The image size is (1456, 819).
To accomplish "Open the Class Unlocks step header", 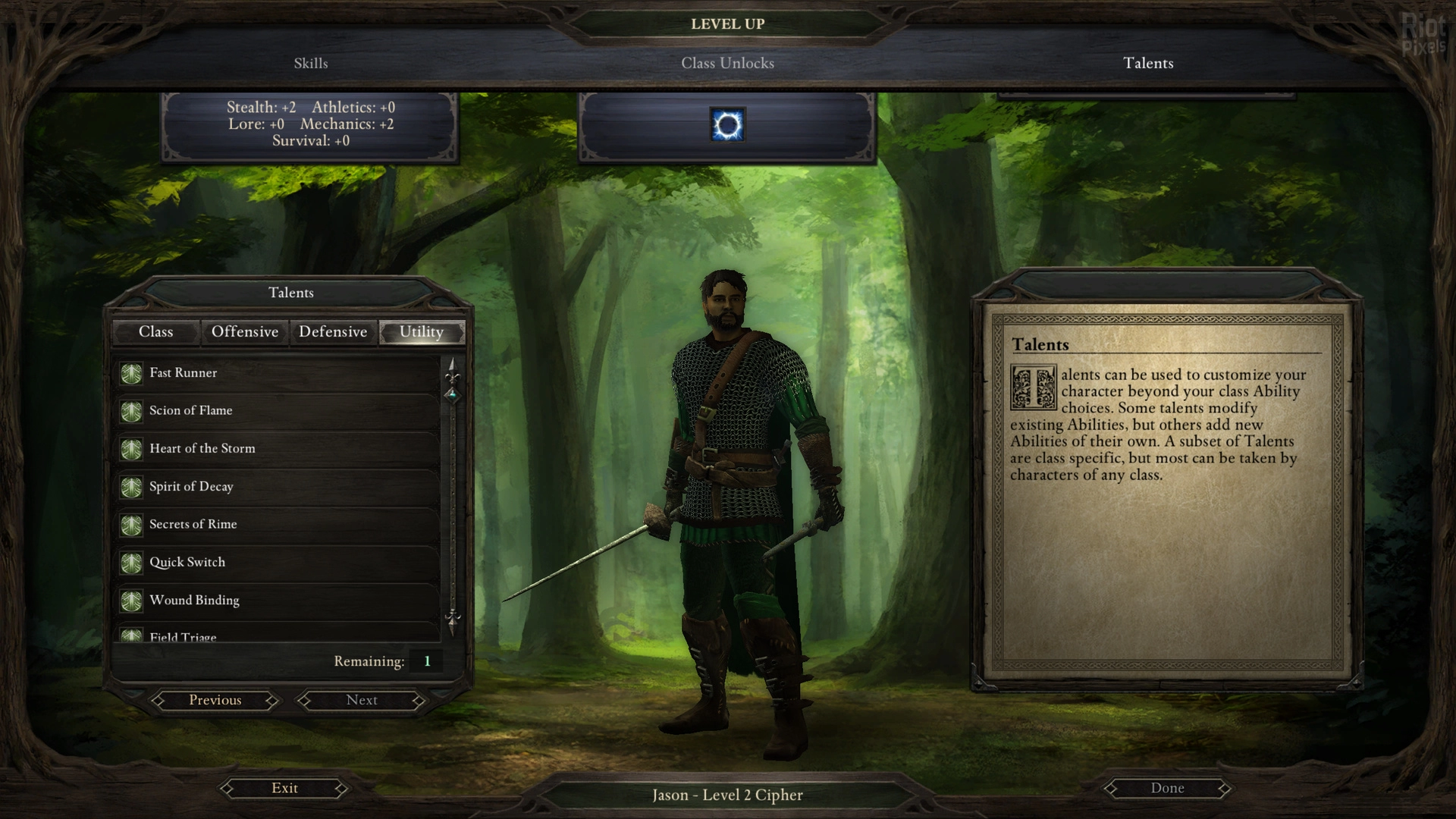I will pos(727,64).
